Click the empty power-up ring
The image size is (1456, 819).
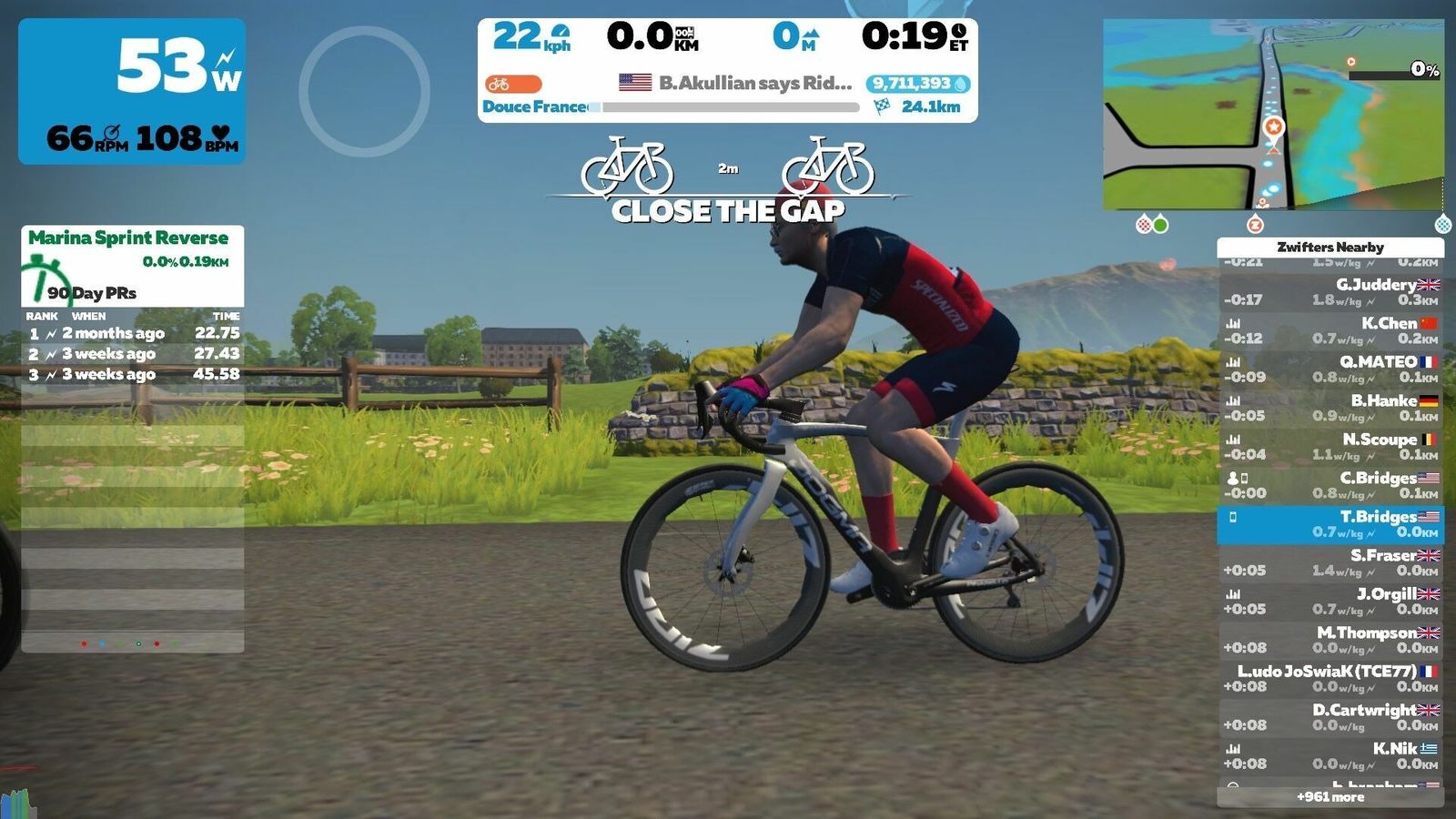(364, 91)
